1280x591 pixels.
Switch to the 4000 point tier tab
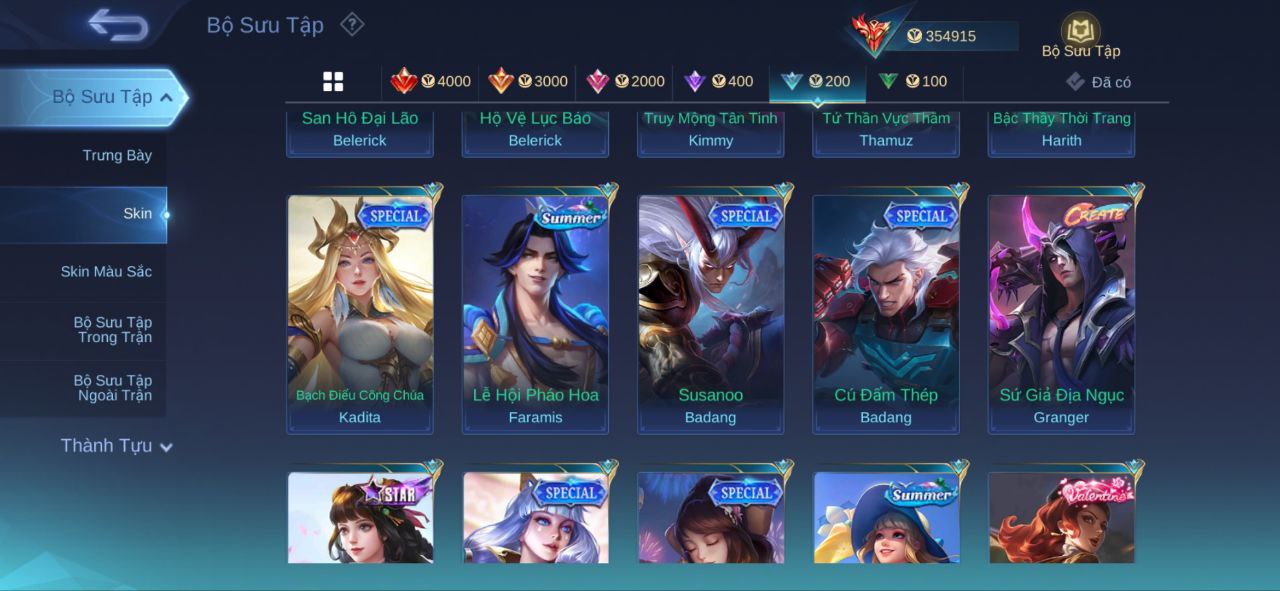pyautogui.click(x=431, y=81)
